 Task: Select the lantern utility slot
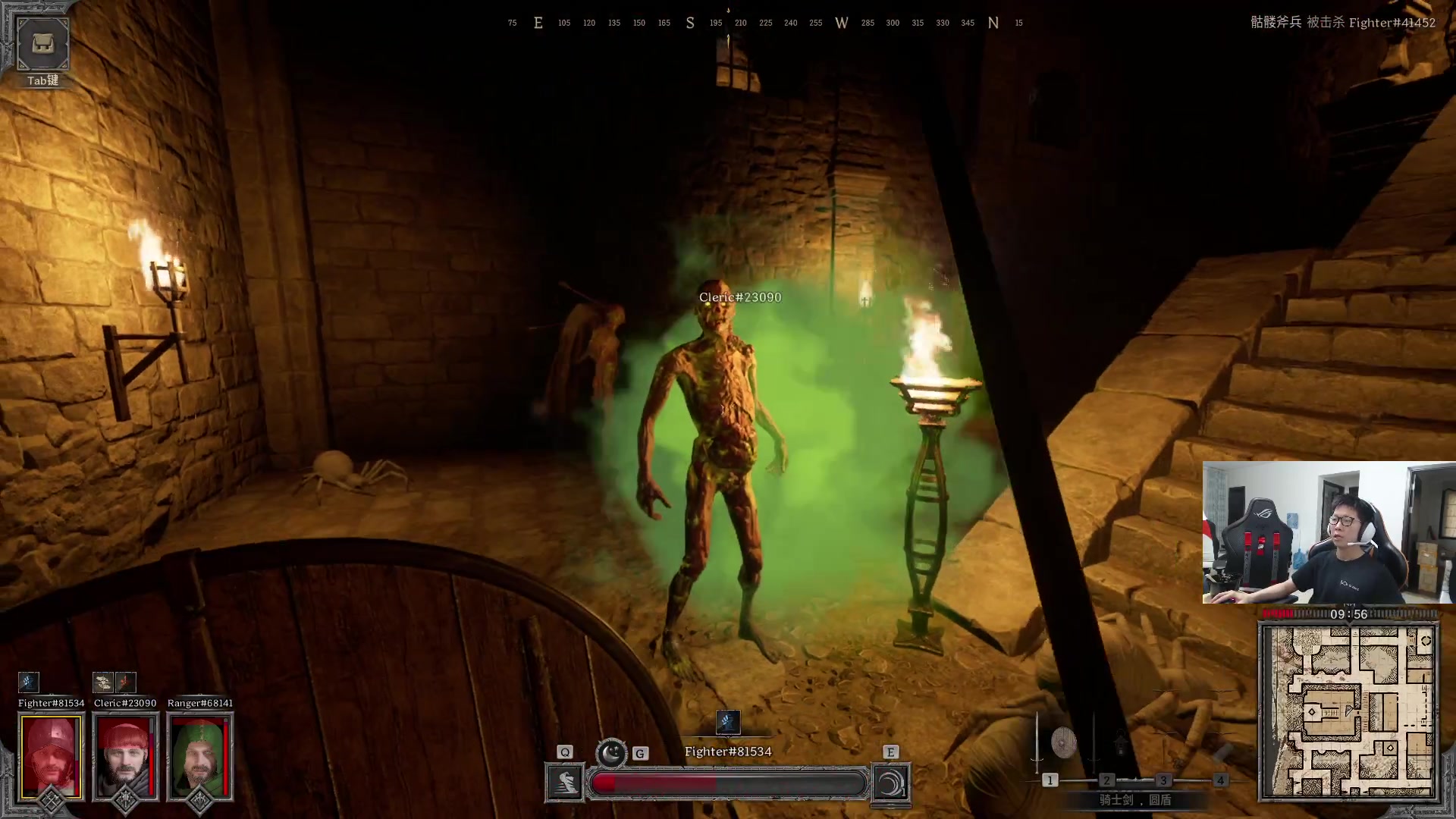[1121, 745]
